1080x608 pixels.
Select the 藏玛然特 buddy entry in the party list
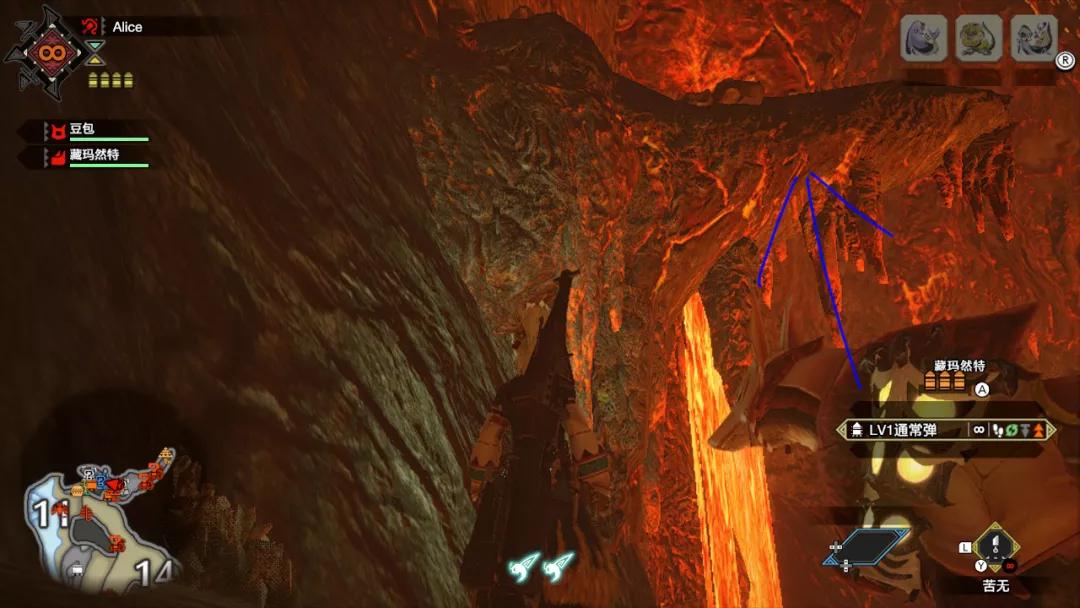point(96,156)
